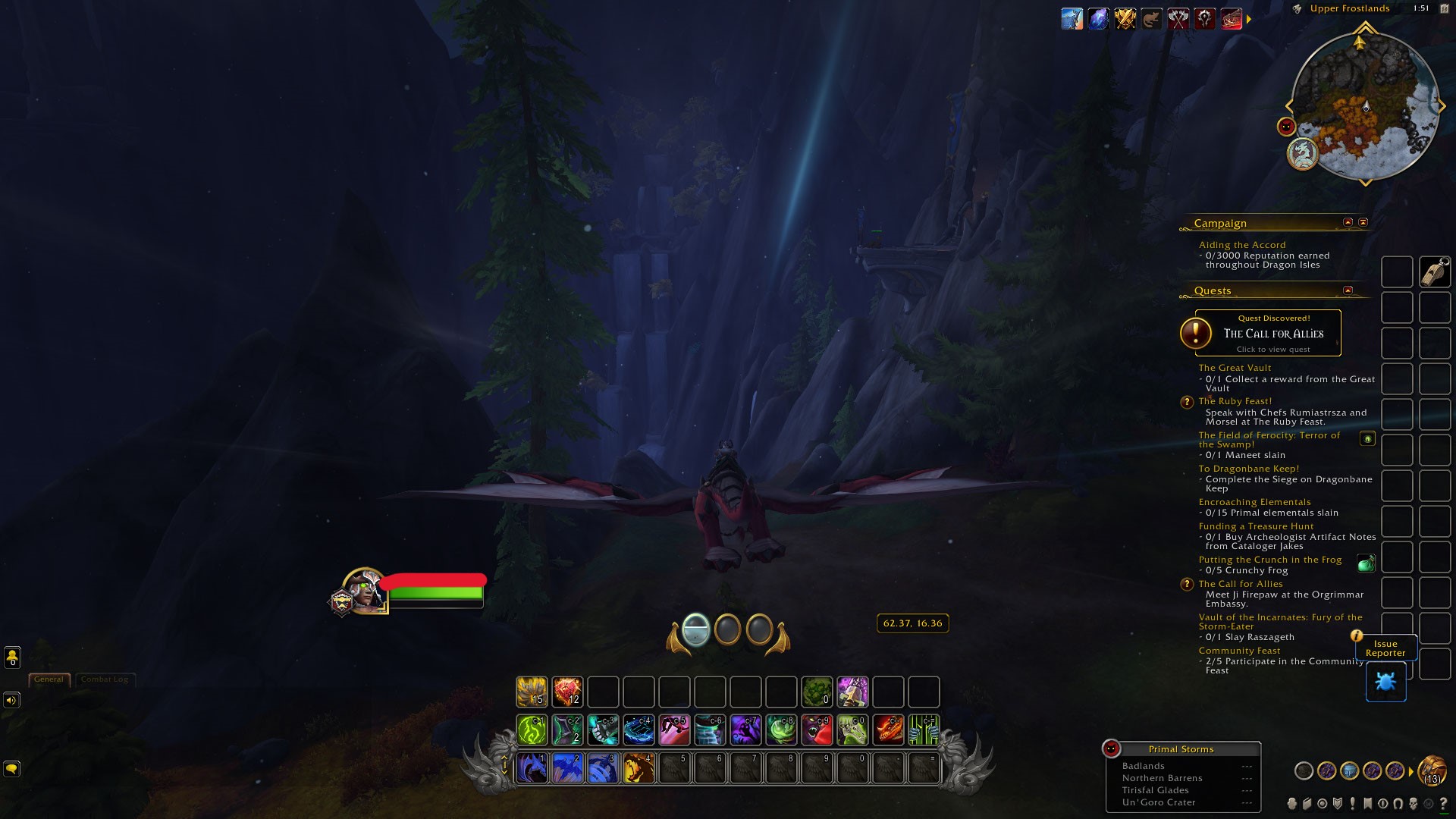The height and width of the screenshot is (819, 1456).
Task: Click the minimap
Action: [1364, 105]
